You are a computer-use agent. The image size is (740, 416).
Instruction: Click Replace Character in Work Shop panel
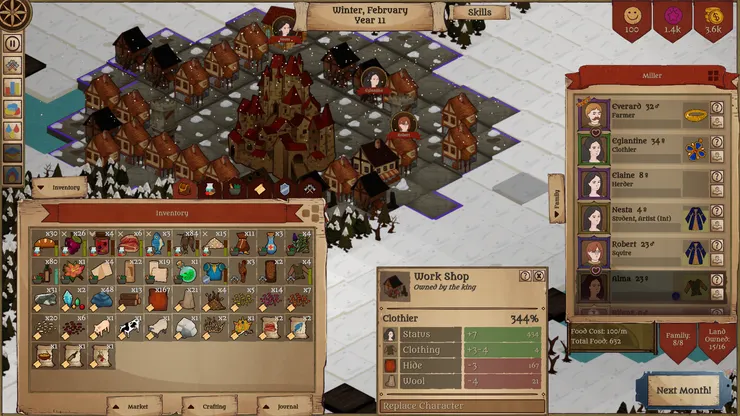click(x=421, y=406)
